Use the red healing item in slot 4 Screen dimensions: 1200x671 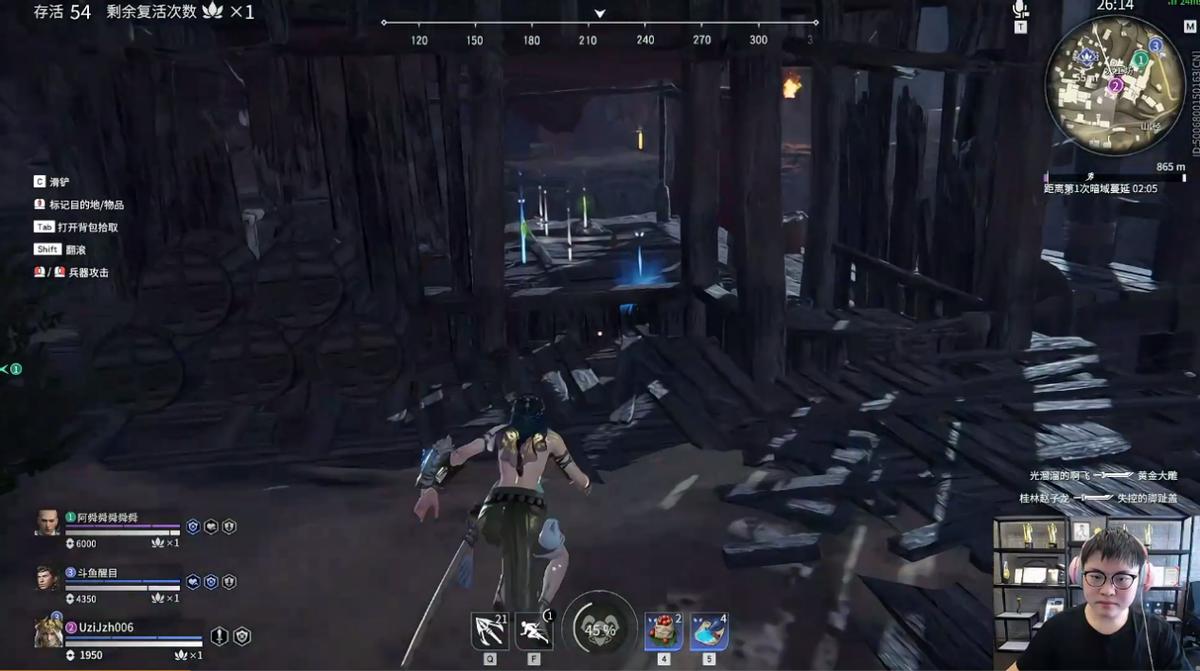pos(663,631)
